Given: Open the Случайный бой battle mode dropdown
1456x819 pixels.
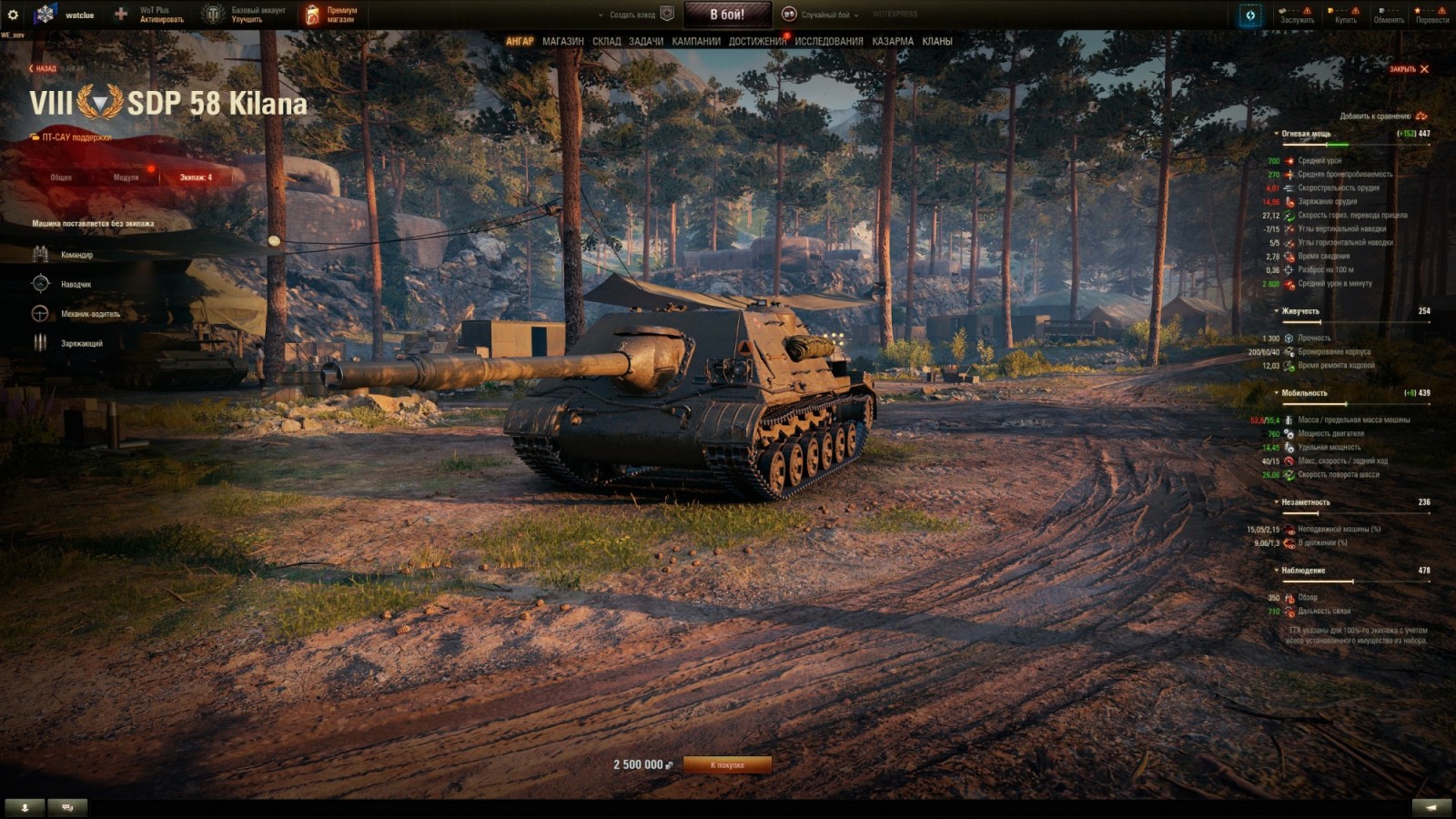Looking at the screenshot, I should click(825, 15).
